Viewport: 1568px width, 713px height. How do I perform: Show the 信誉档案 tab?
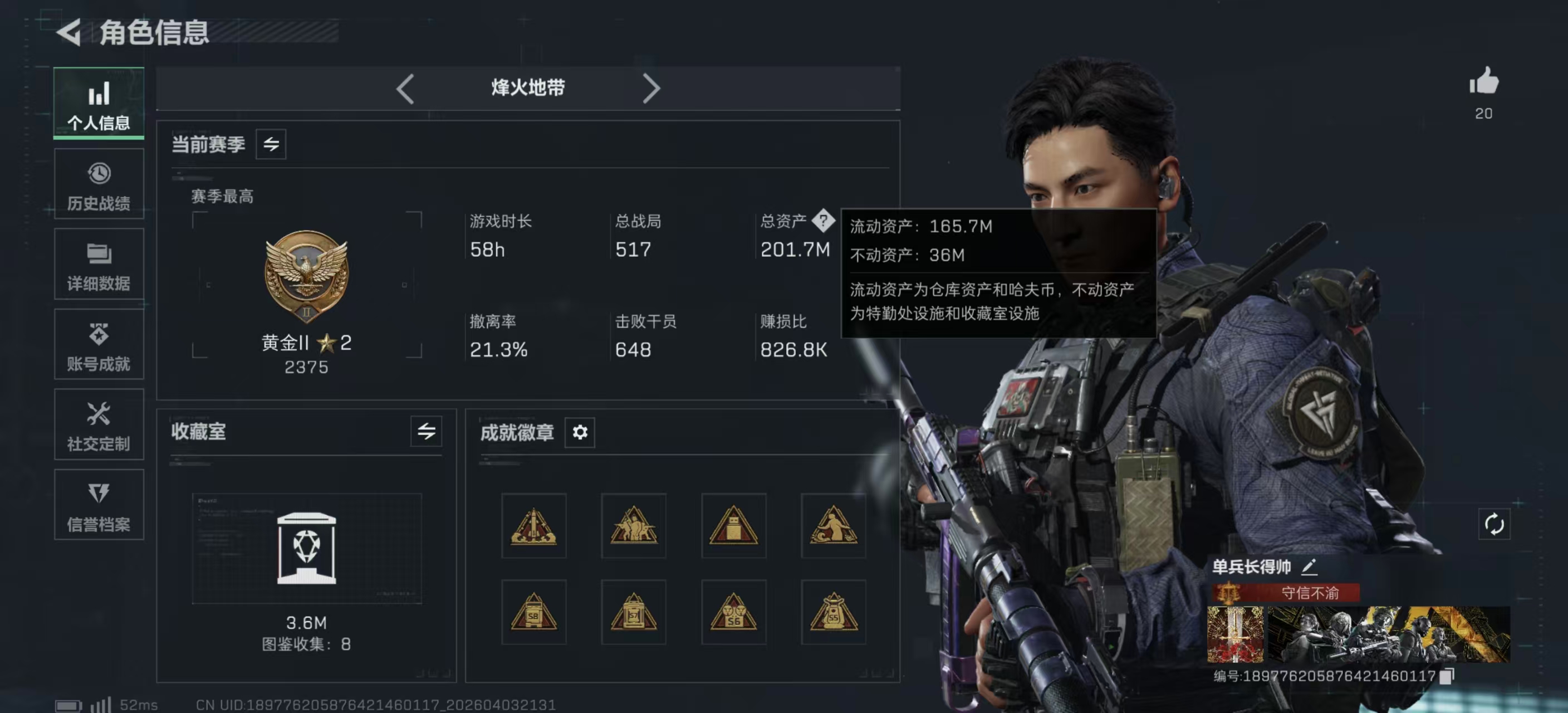[x=99, y=505]
